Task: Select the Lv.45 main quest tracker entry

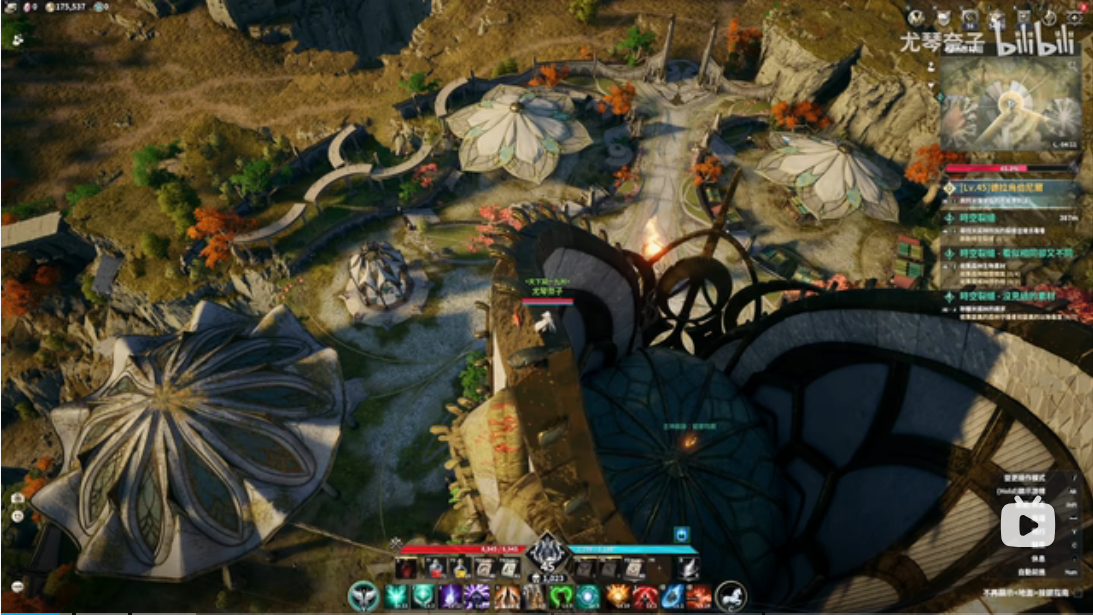Action: tap(1010, 187)
